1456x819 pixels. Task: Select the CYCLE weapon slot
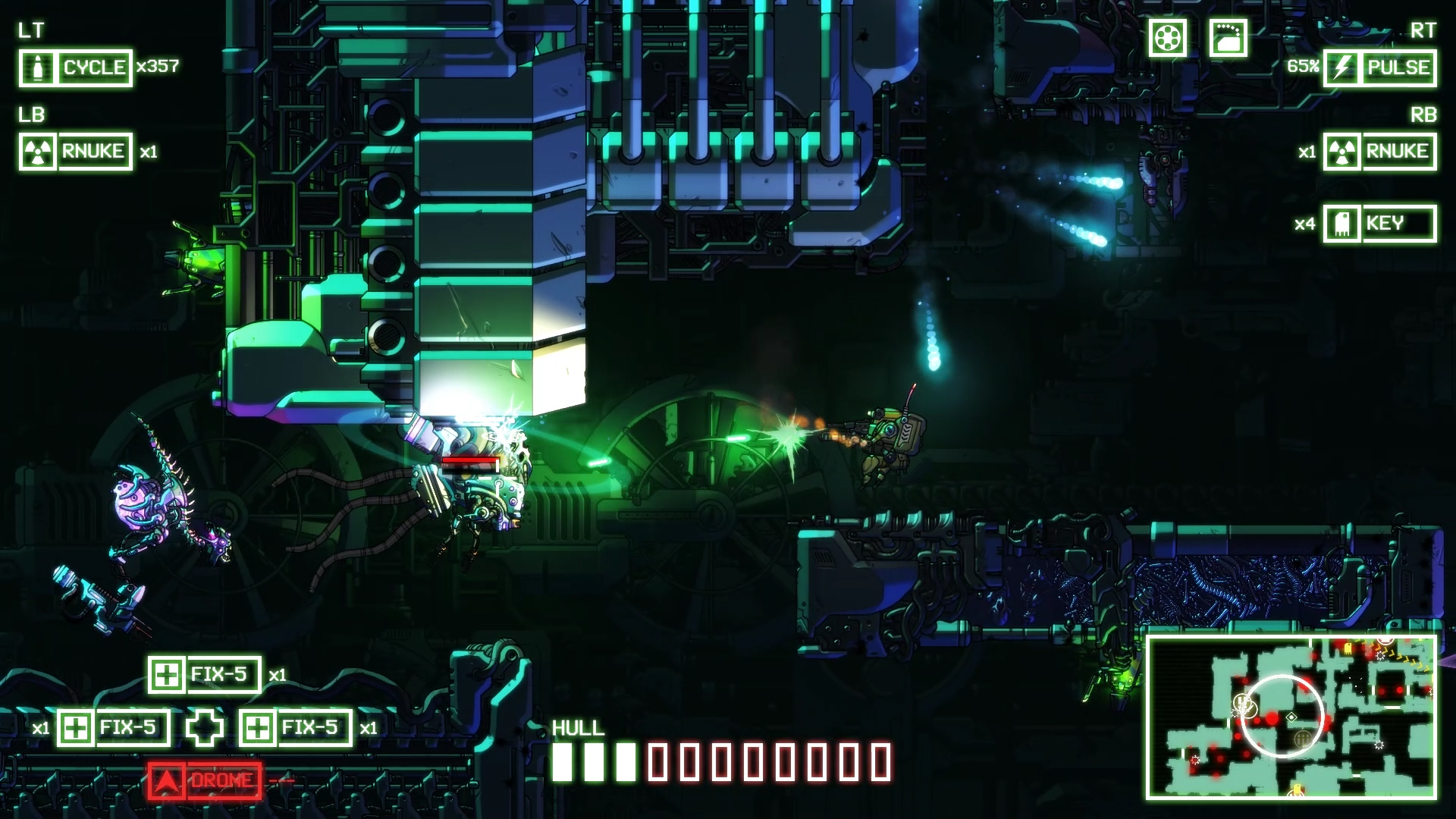pyautogui.click(x=76, y=68)
